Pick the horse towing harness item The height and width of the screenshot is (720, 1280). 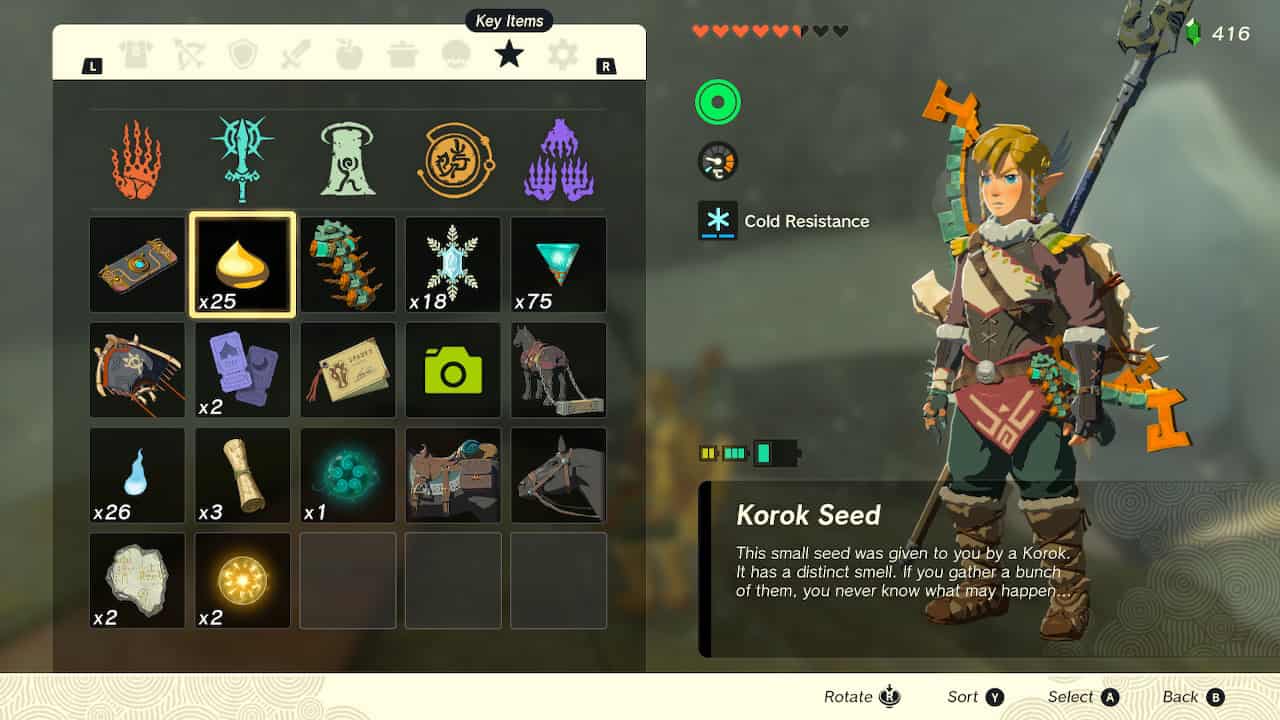(x=558, y=370)
